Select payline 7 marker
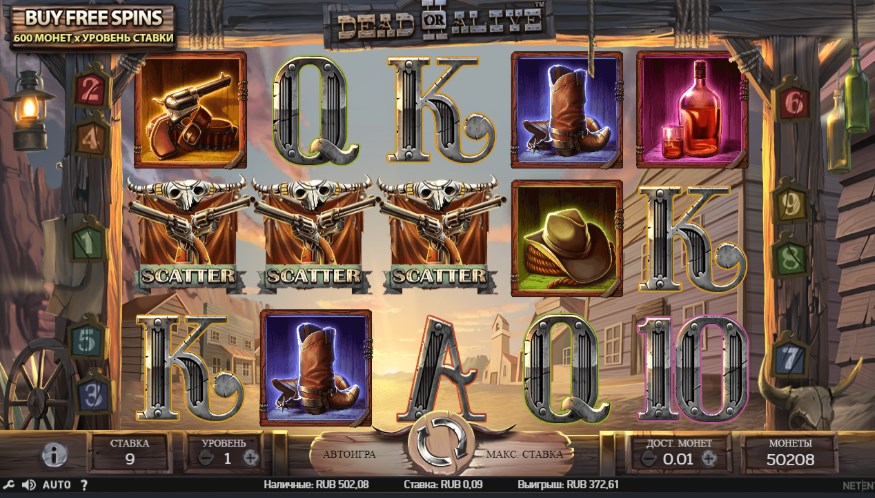 (x=791, y=354)
